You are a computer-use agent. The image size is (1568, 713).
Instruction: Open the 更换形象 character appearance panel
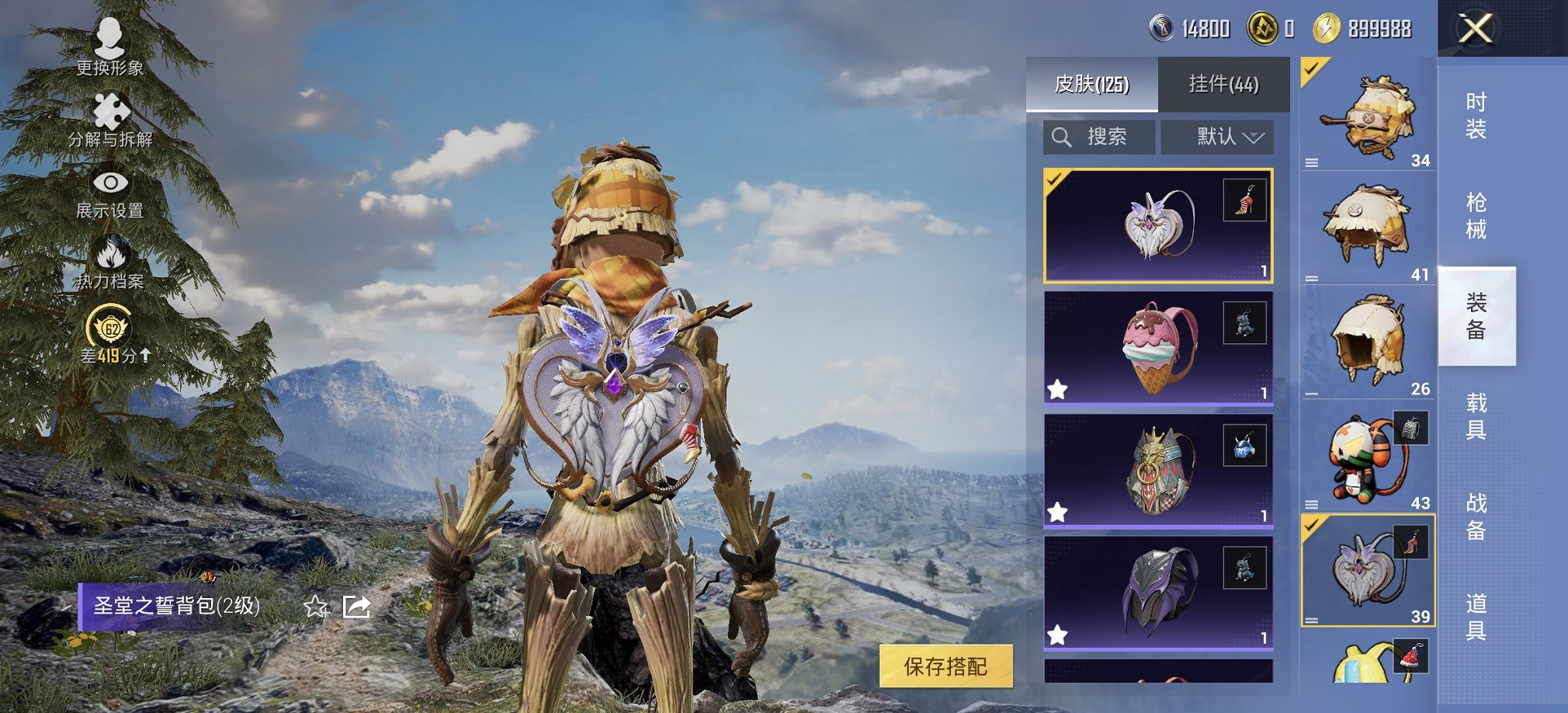coord(110,45)
